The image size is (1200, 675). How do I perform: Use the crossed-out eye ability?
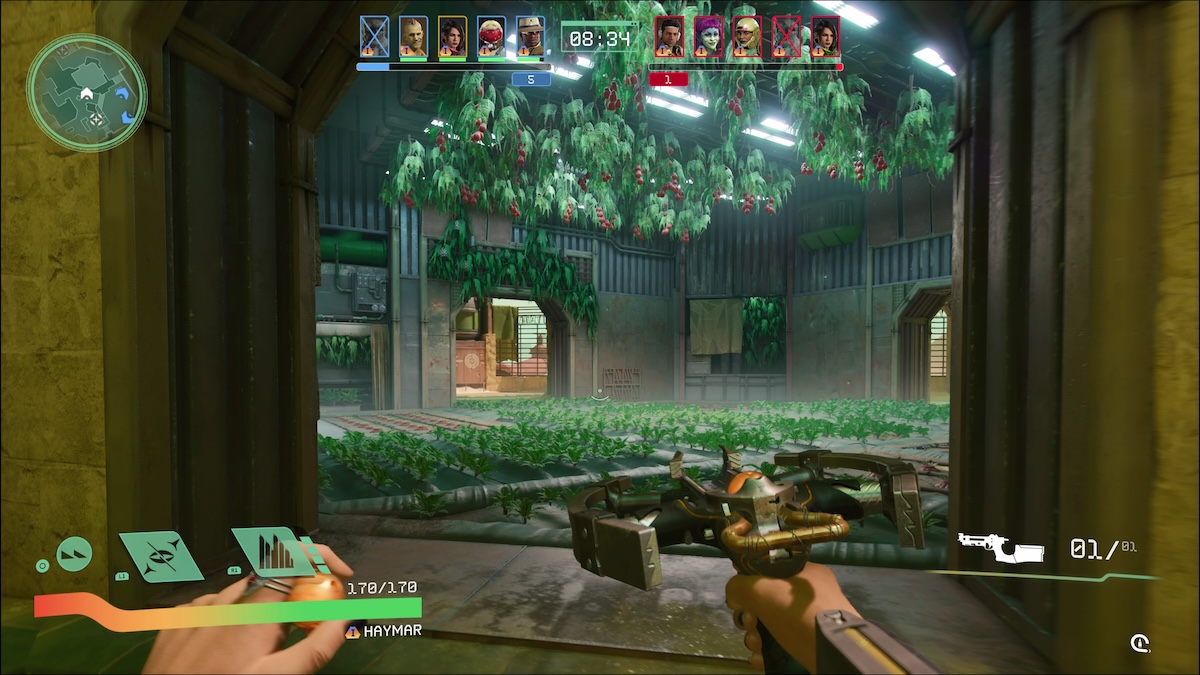pos(160,555)
